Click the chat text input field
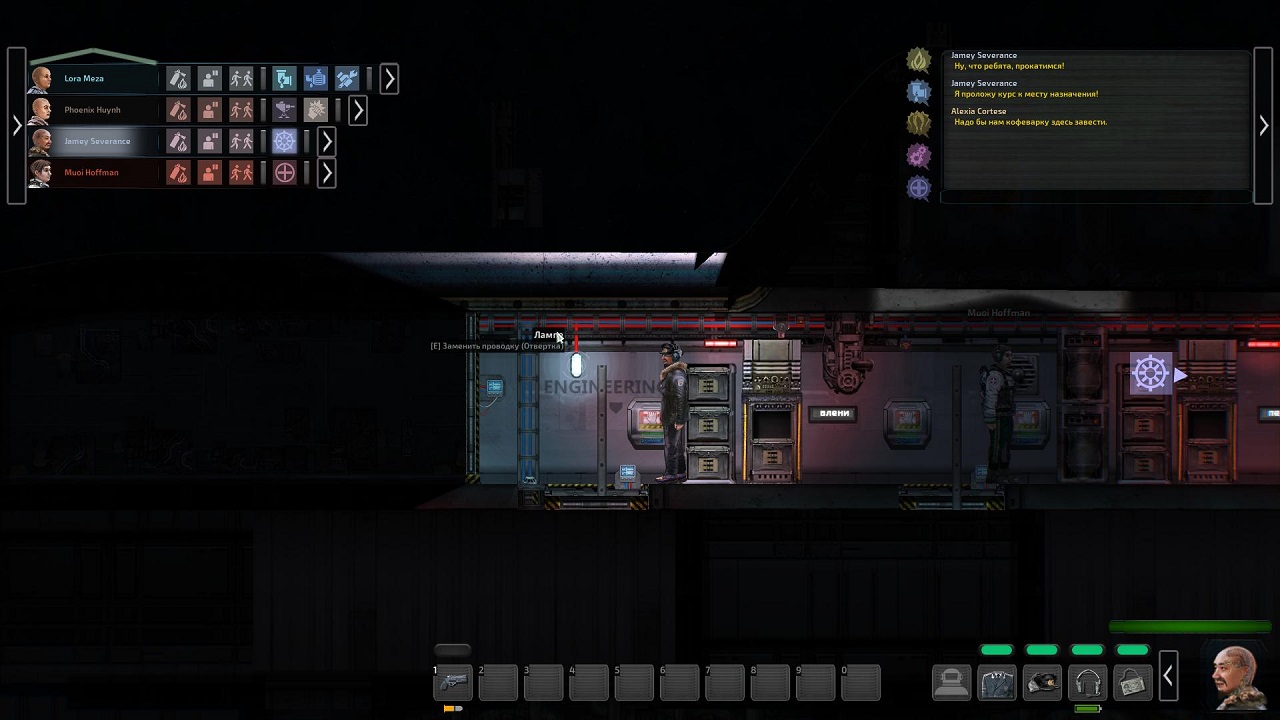This screenshot has width=1280, height=720. [1095, 197]
